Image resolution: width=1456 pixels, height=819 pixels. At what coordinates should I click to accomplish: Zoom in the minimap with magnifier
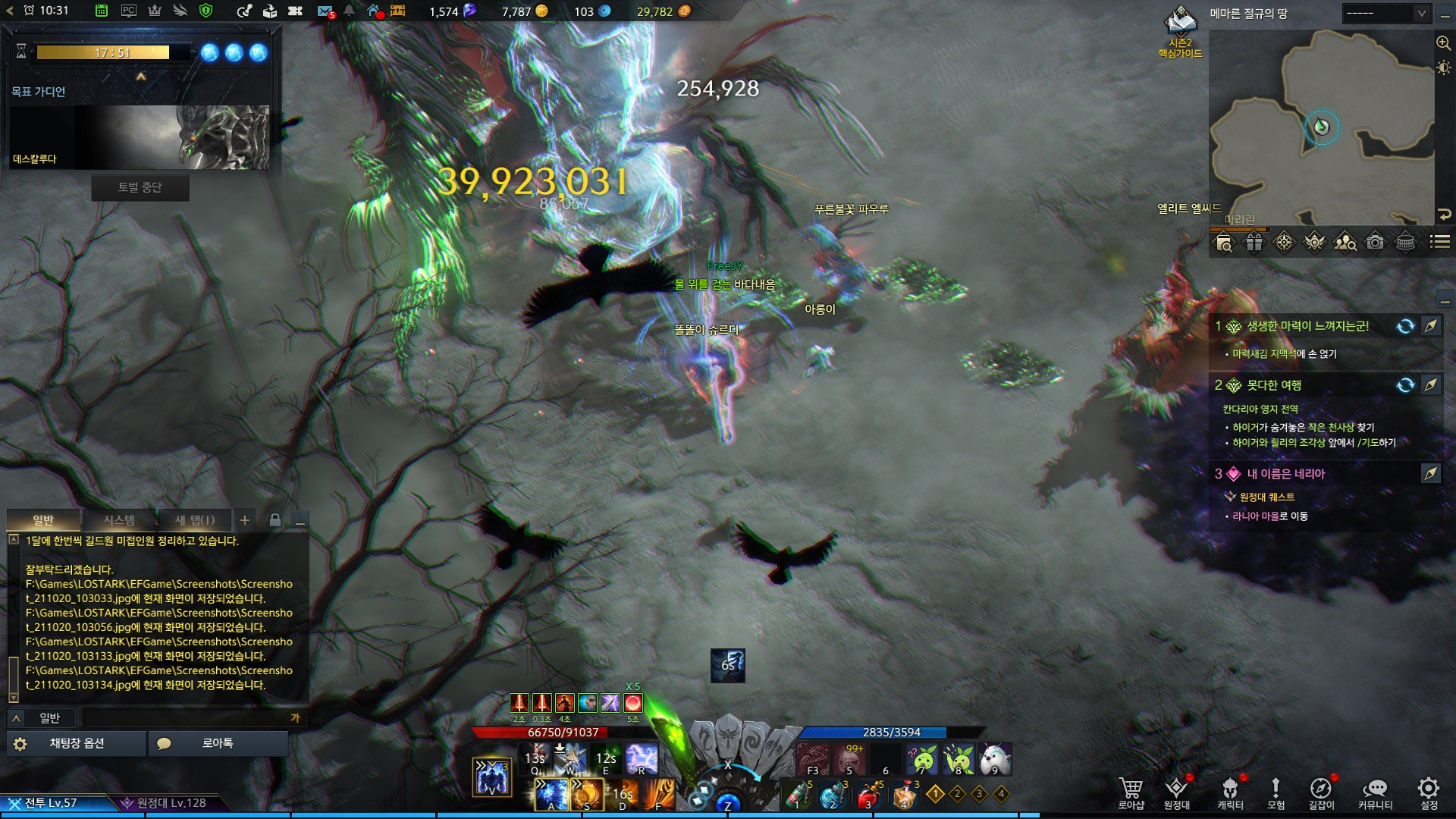point(1443,43)
